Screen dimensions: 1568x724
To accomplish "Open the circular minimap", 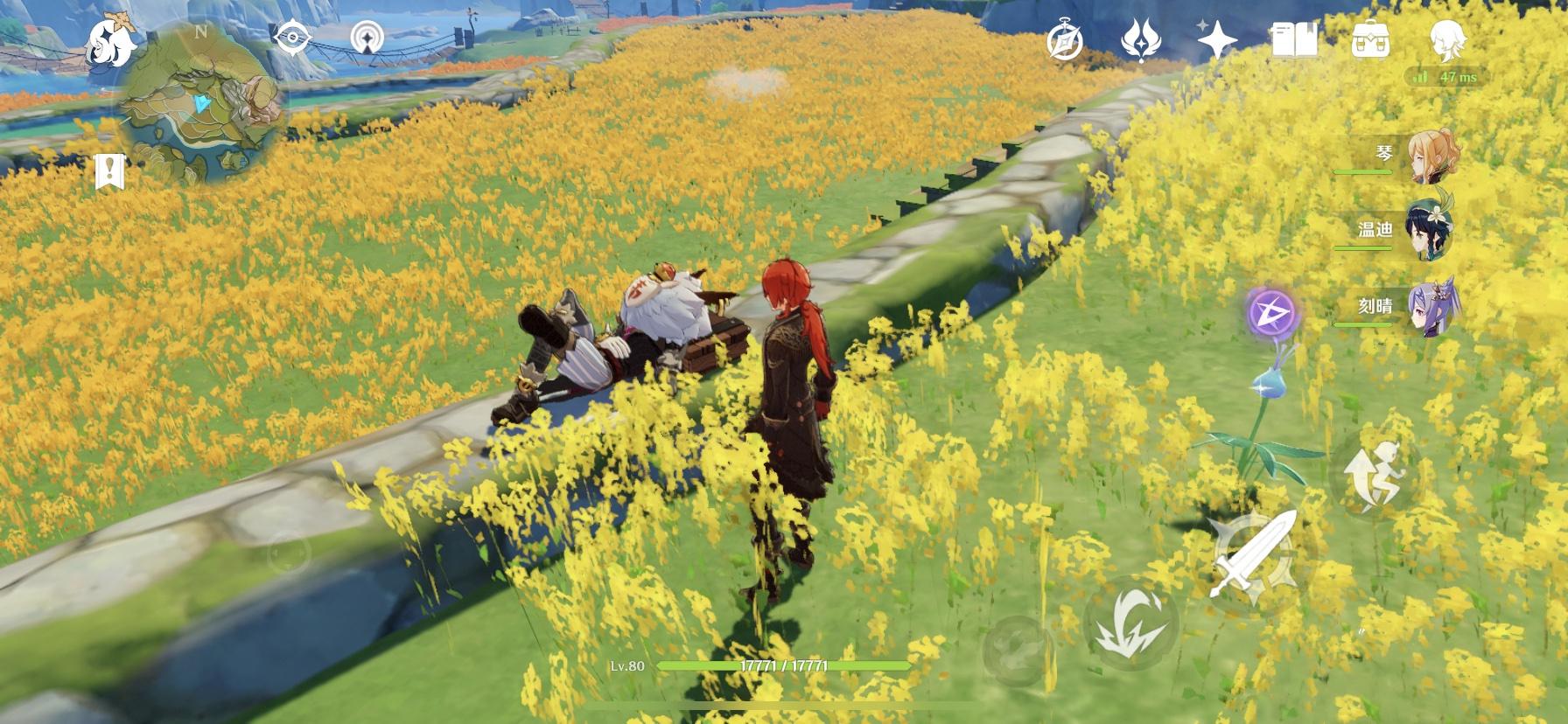I will tap(203, 103).
